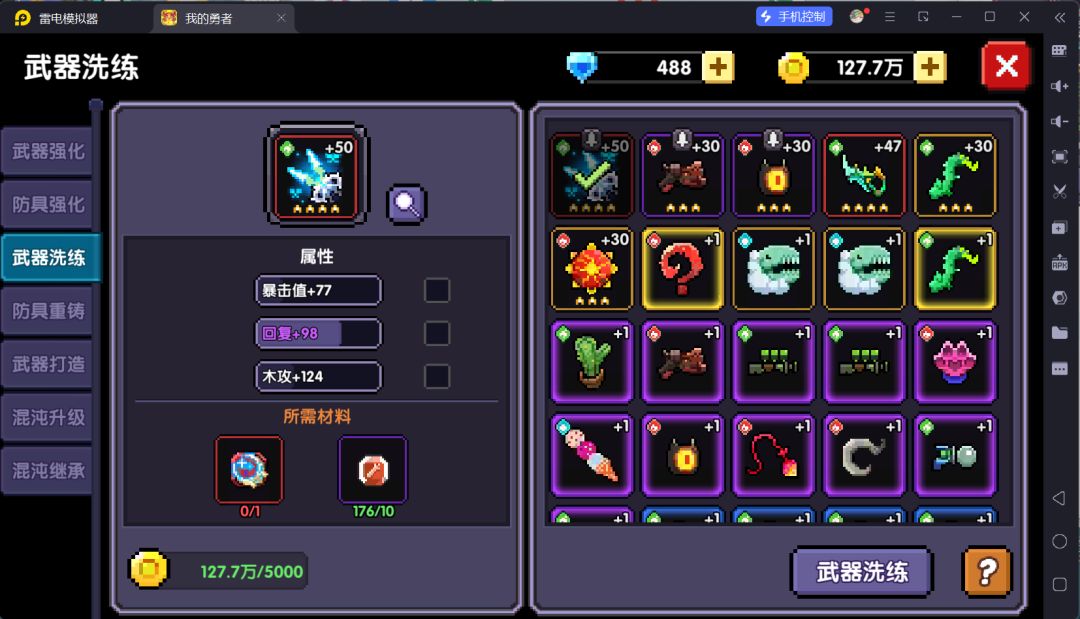Check the box next to 木攻+124

(437, 376)
